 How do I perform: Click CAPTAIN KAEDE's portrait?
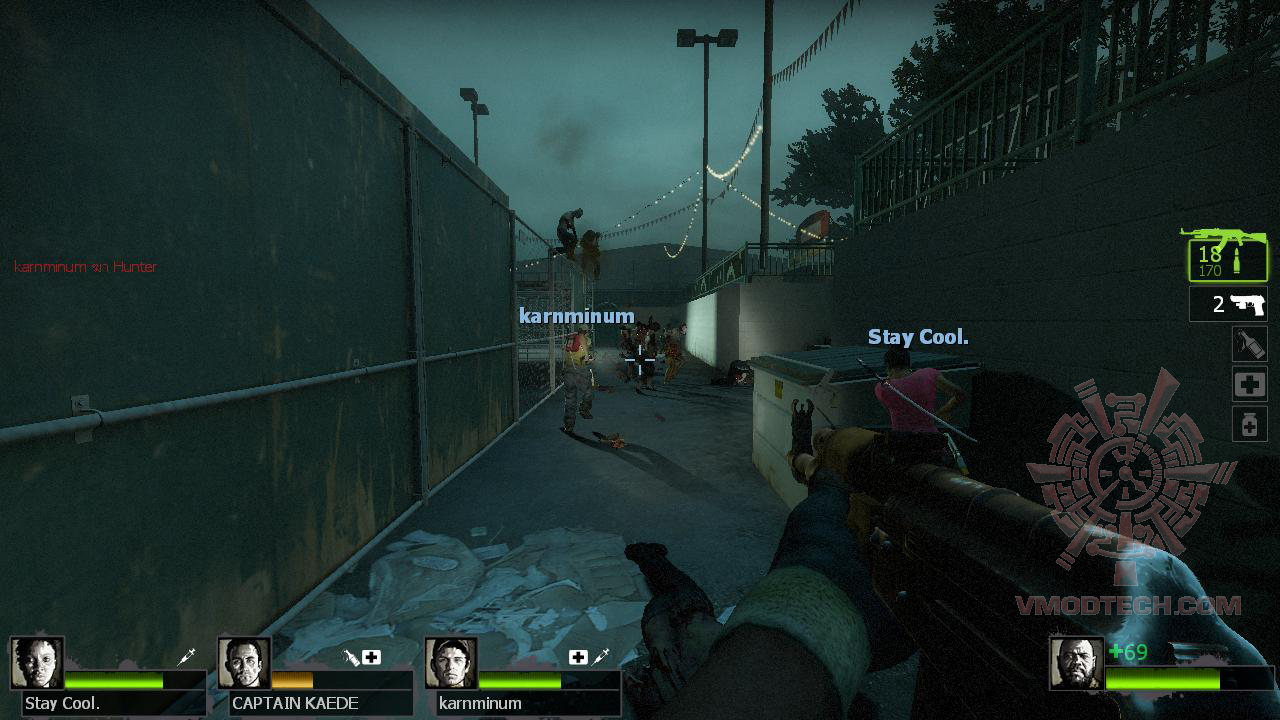pos(245,661)
